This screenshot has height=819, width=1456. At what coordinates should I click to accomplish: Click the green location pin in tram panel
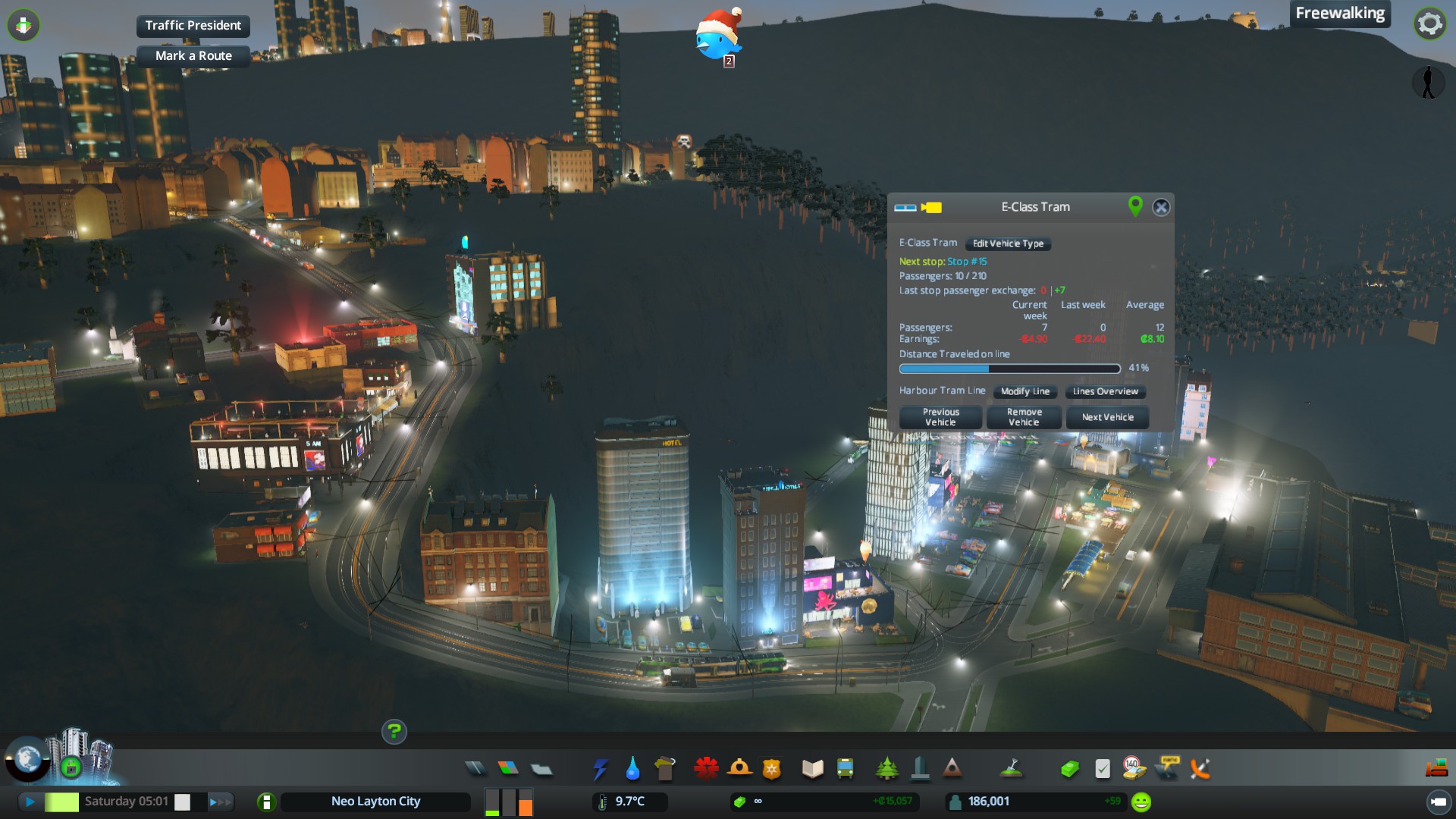coord(1135,206)
